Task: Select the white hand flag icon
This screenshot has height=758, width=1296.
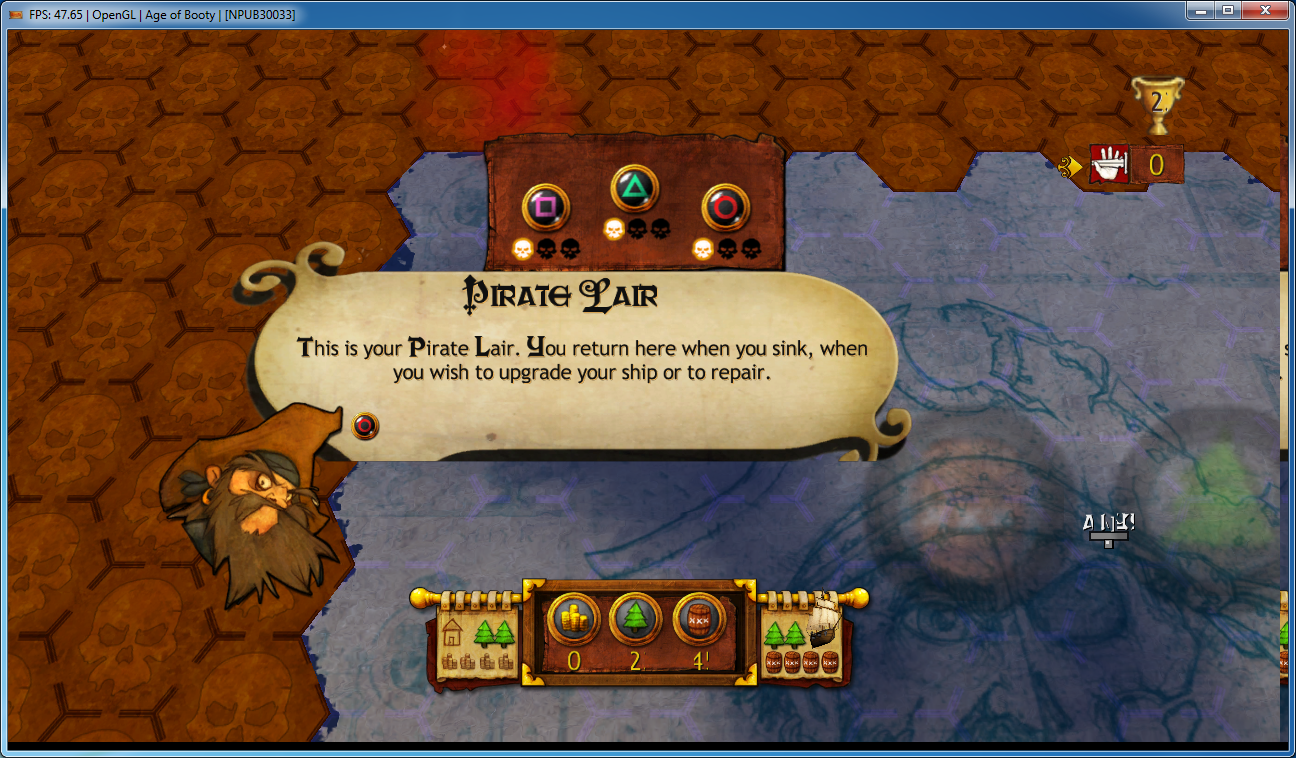Action: tap(1108, 164)
